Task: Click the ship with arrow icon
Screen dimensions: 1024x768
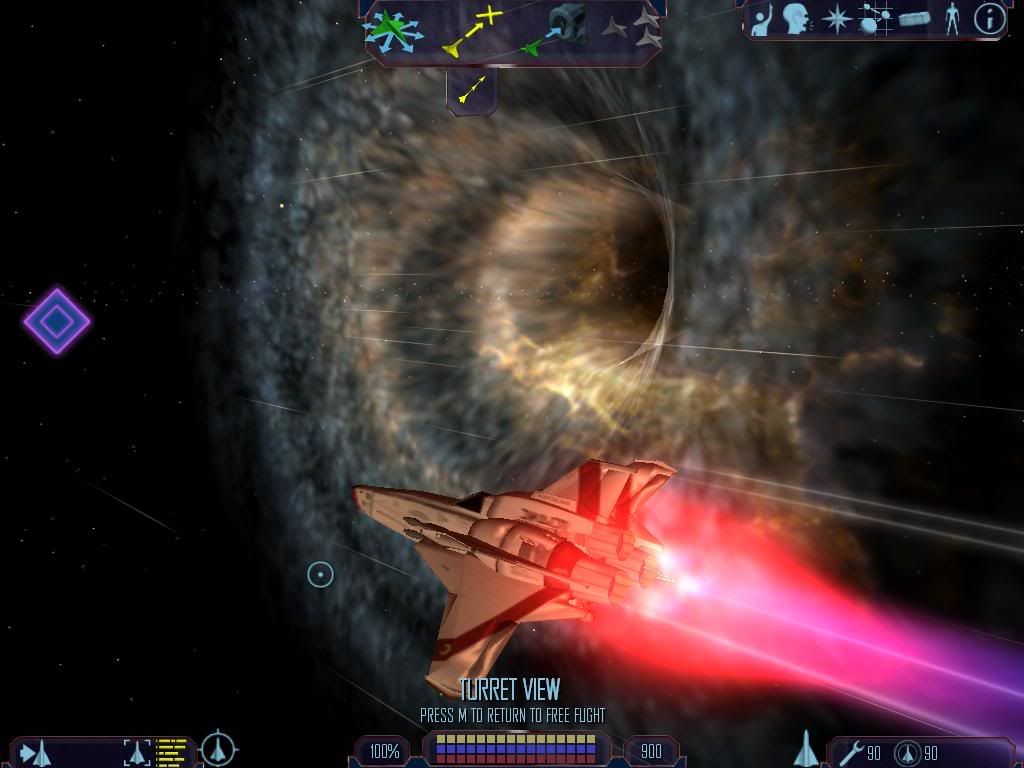Action: coord(36,752)
